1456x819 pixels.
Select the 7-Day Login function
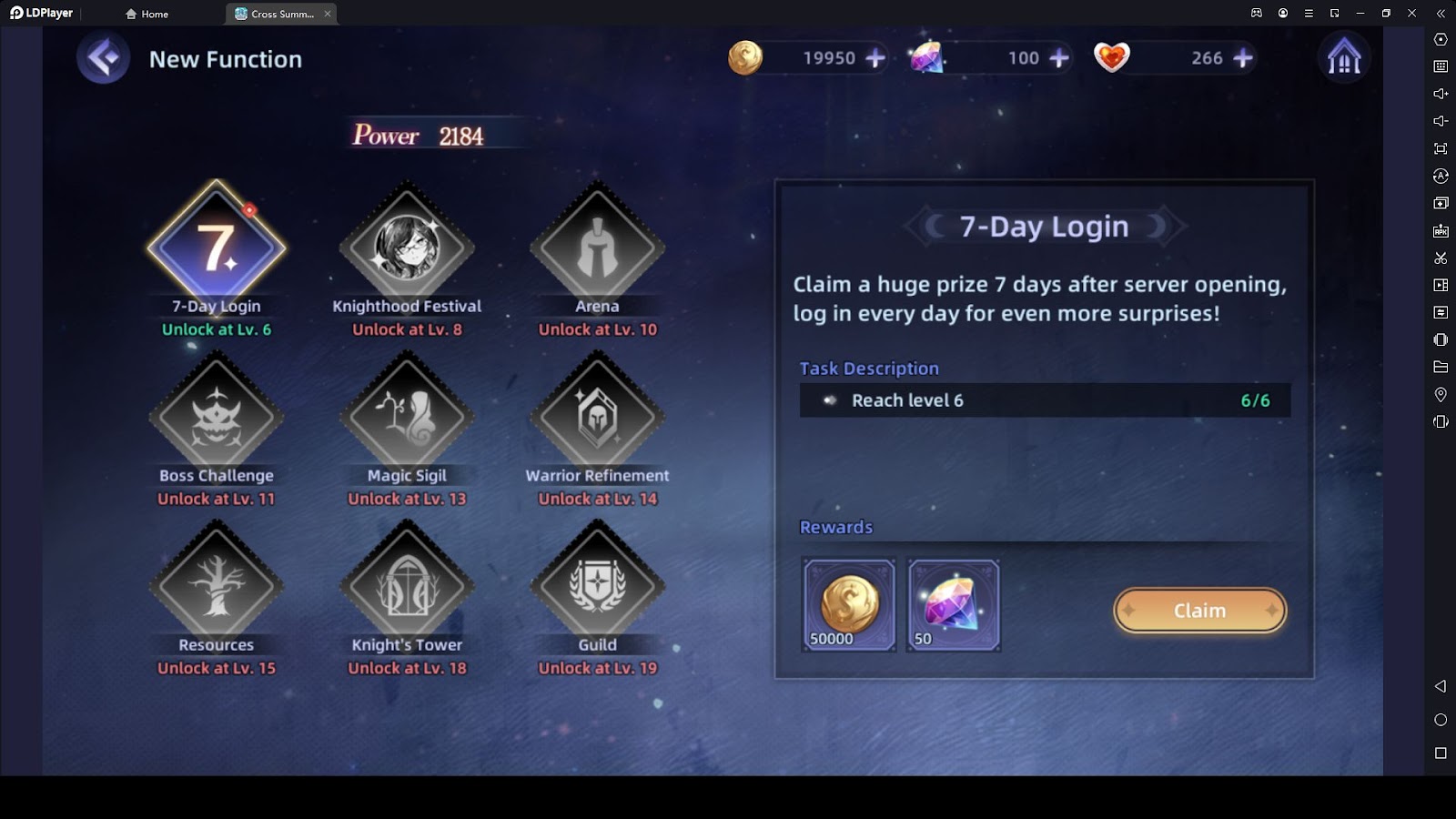pyautogui.click(x=217, y=248)
